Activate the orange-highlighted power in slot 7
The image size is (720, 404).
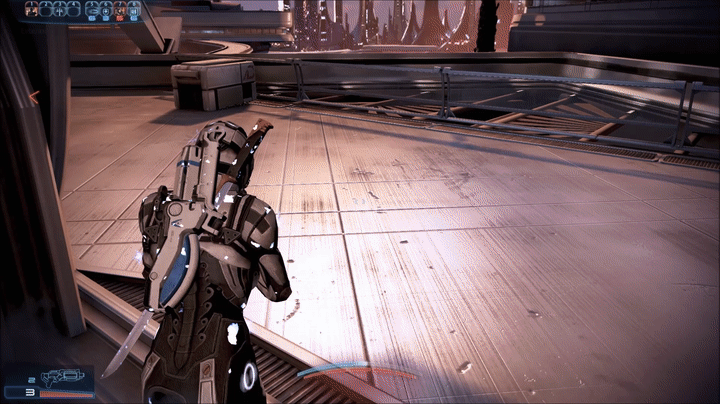click(119, 10)
